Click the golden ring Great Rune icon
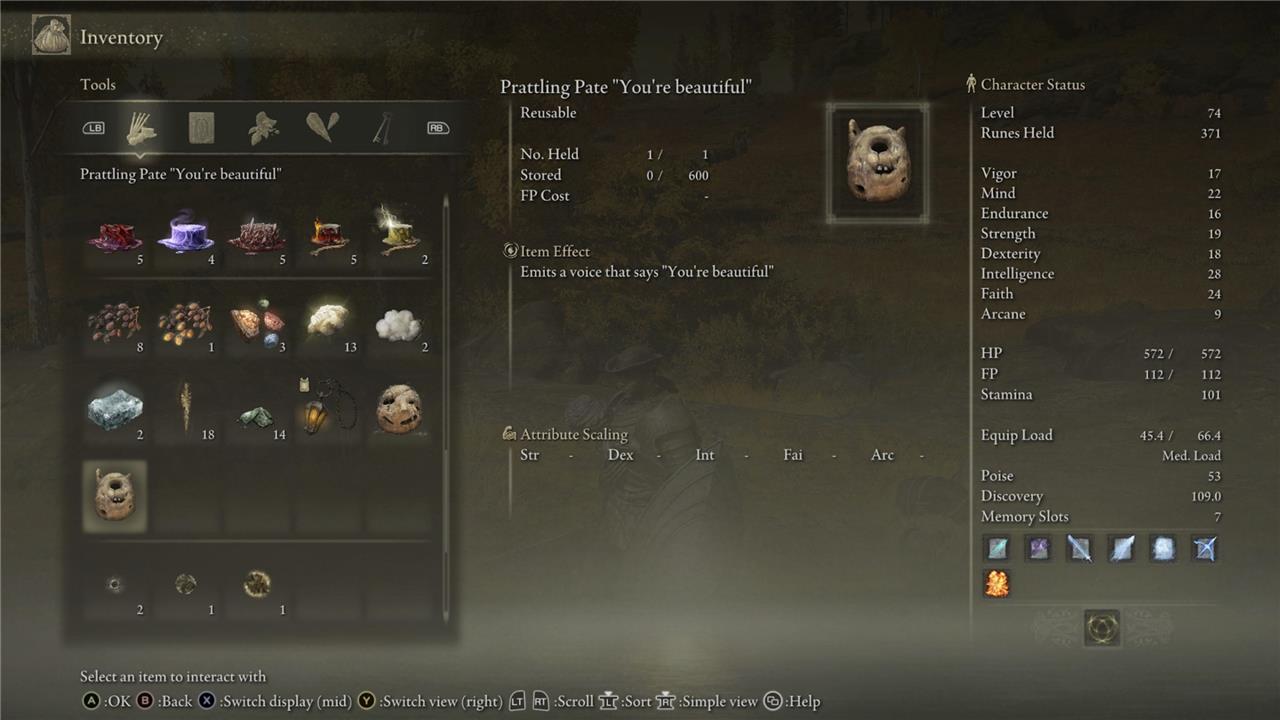The image size is (1280, 720). pos(1101,628)
